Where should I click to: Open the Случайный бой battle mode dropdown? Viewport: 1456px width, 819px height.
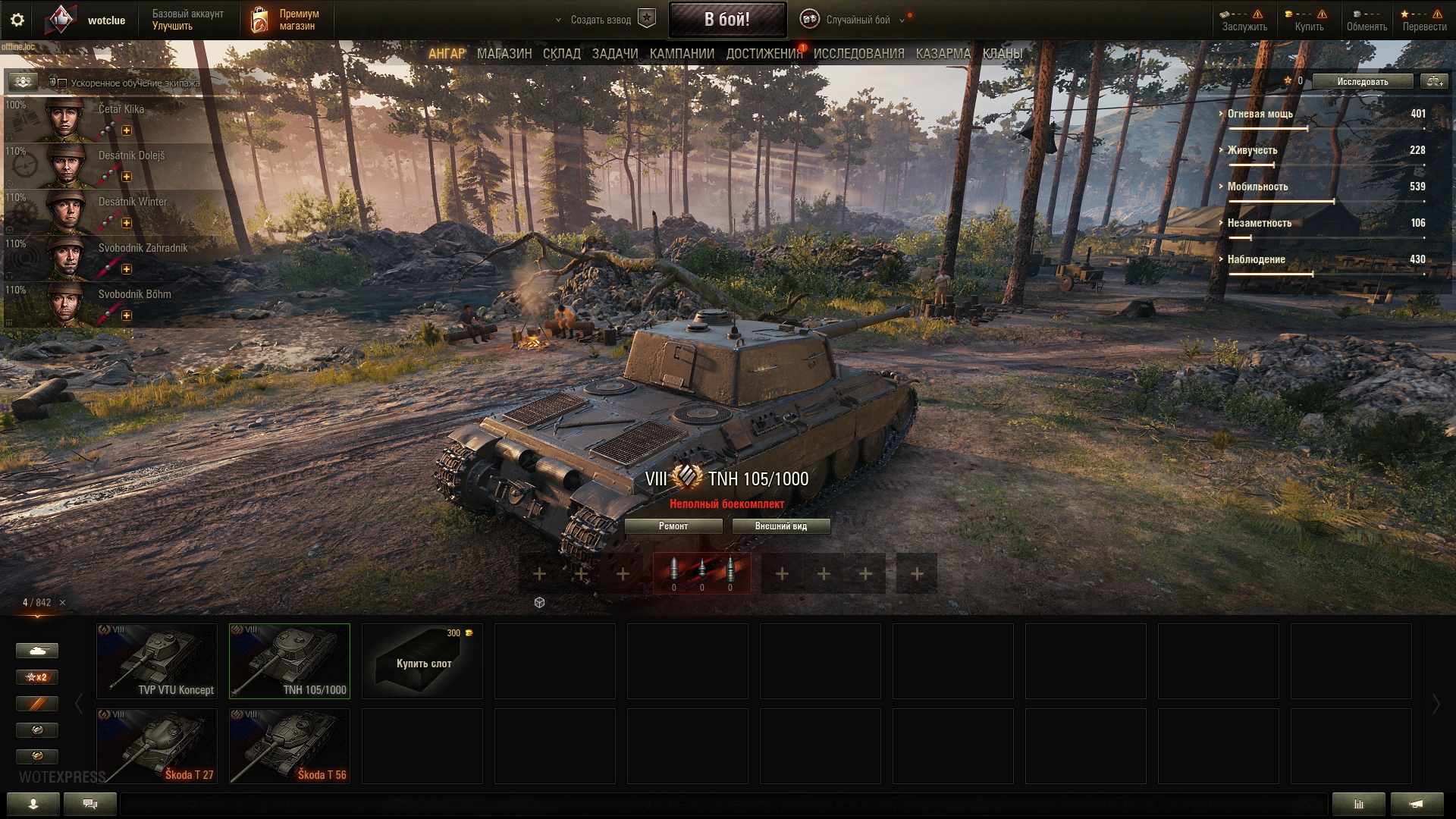pos(858,20)
